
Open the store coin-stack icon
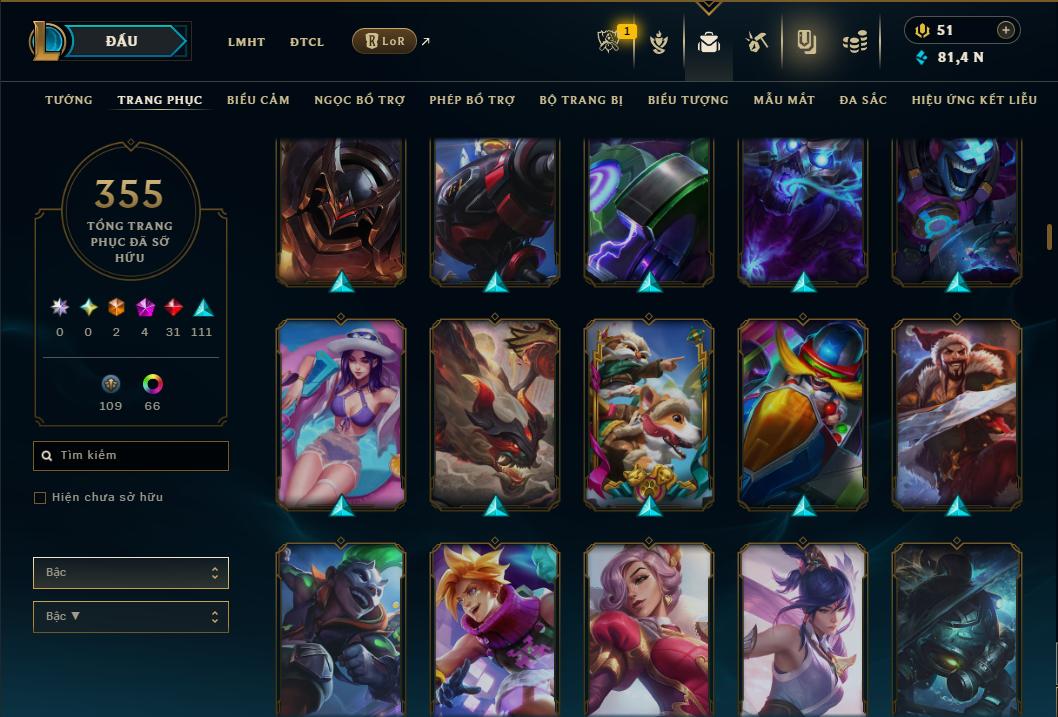point(854,42)
